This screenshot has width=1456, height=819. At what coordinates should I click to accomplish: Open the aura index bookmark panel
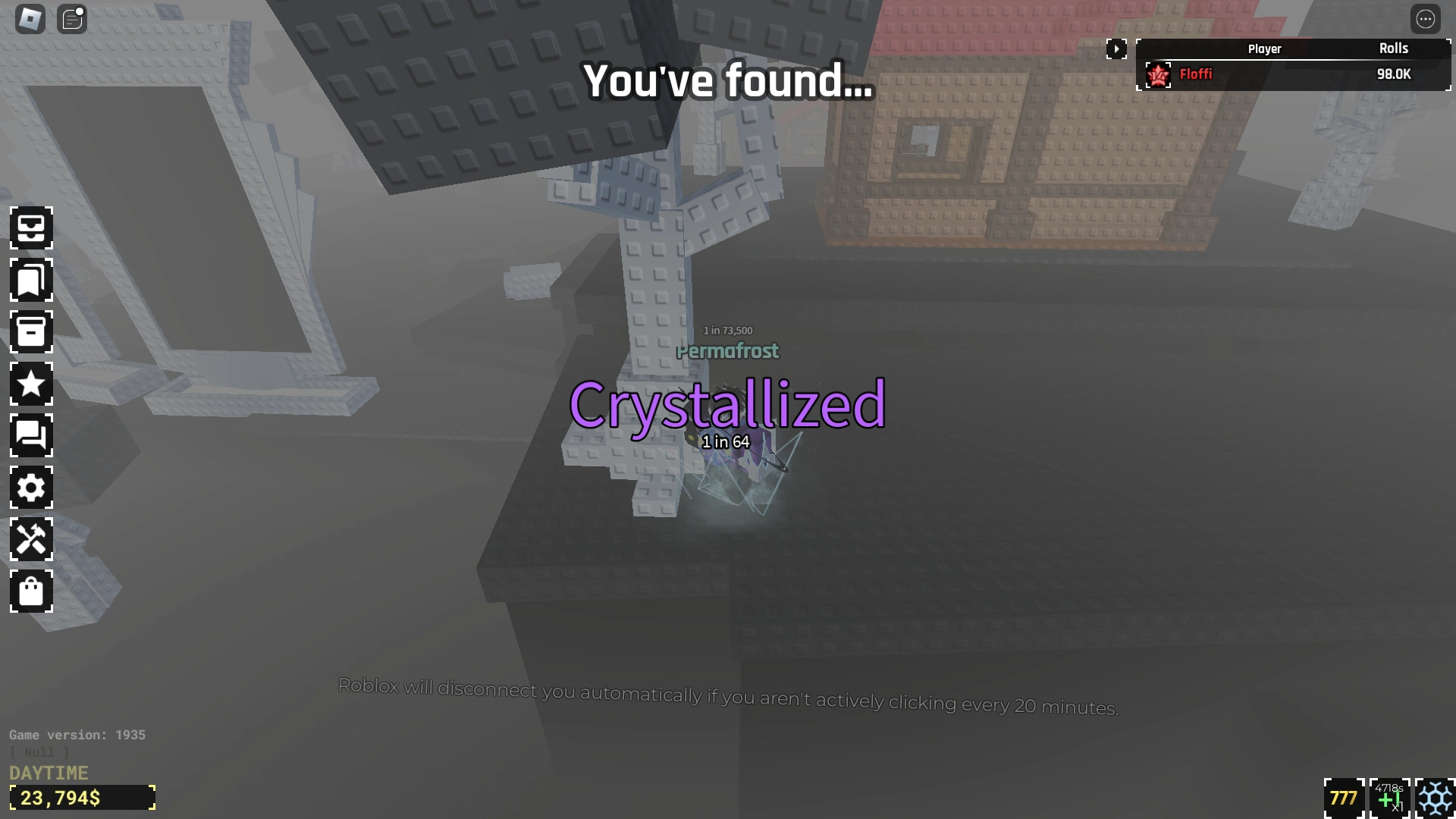(x=31, y=281)
